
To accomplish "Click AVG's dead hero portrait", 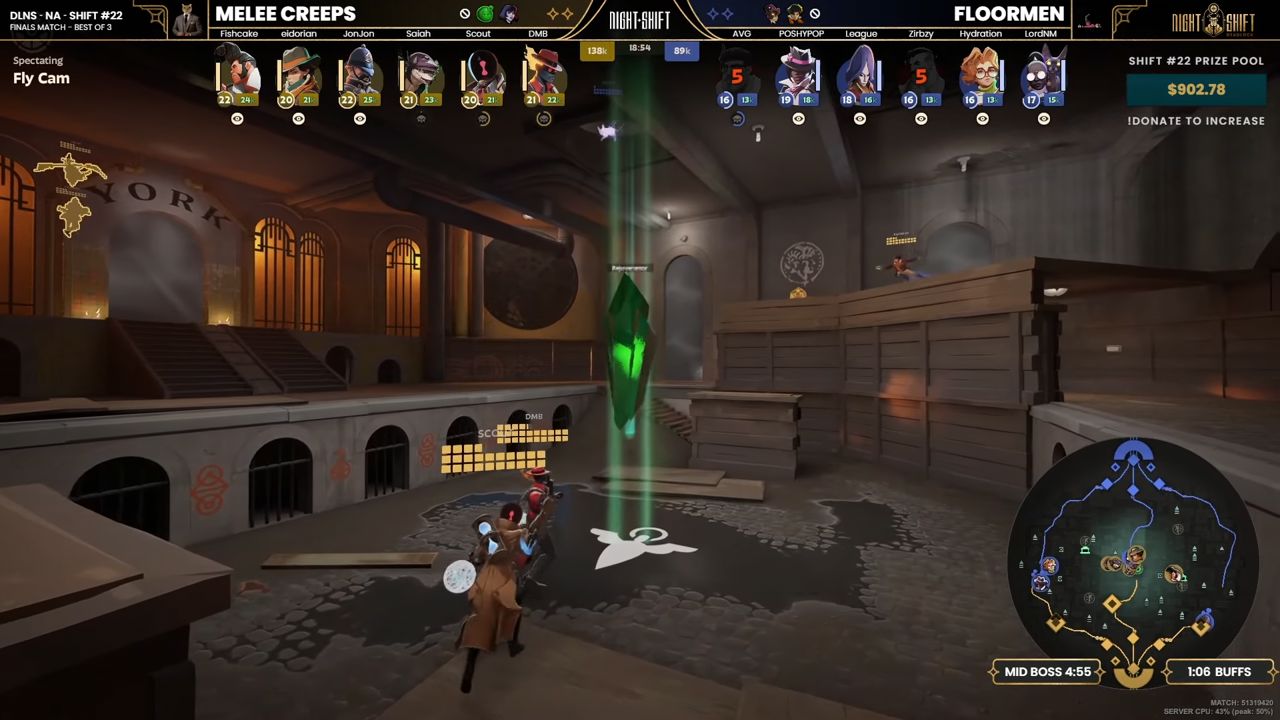I will 737,72.
